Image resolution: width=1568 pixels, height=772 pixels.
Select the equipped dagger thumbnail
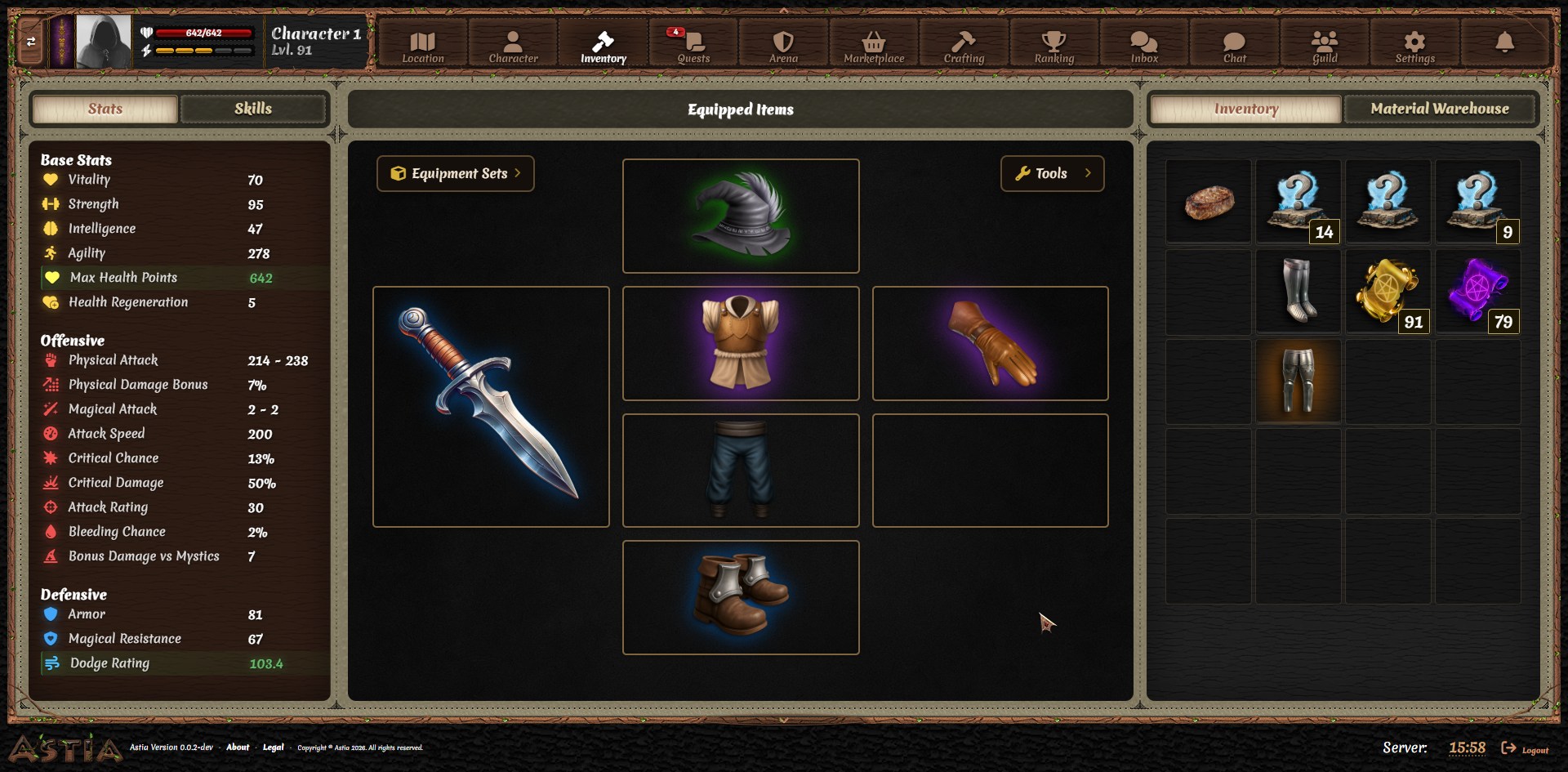click(491, 406)
